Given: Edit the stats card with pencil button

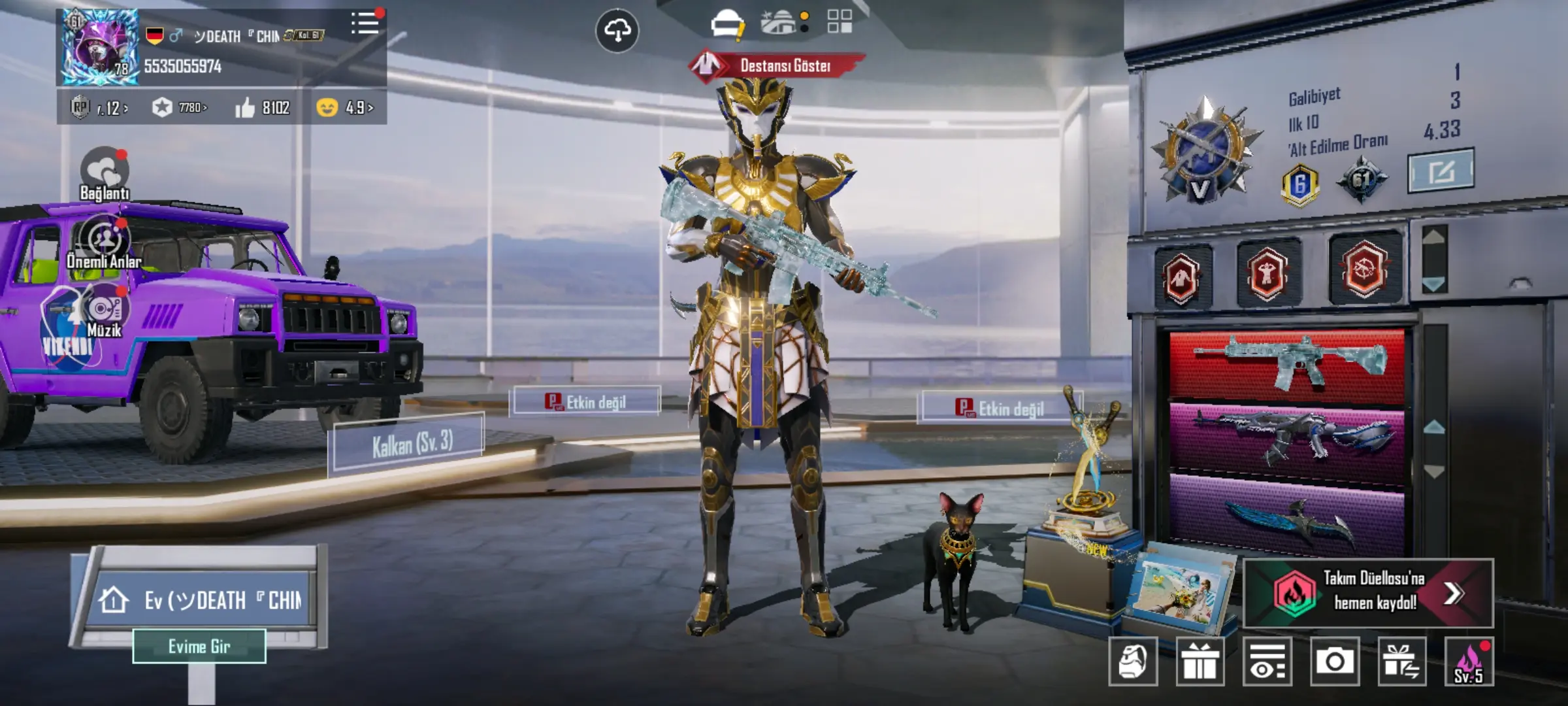Looking at the screenshot, I should coord(1441,171).
